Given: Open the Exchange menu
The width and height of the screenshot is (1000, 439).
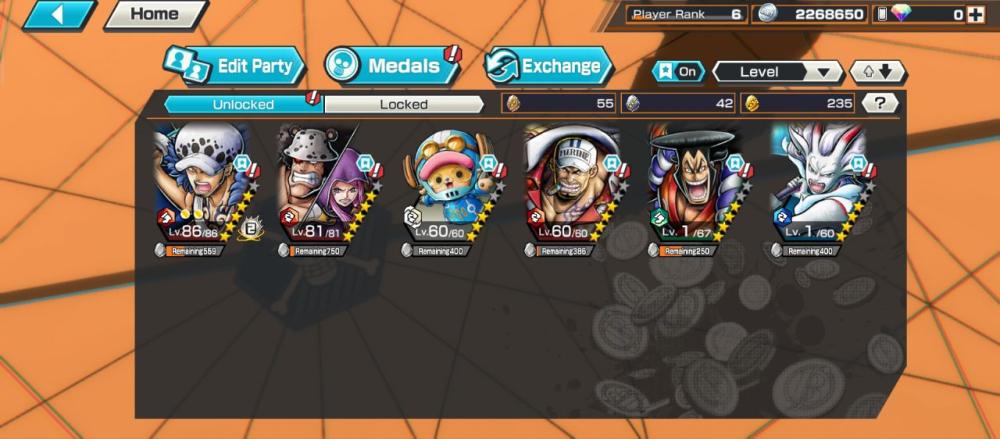Looking at the screenshot, I should click(549, 67).
